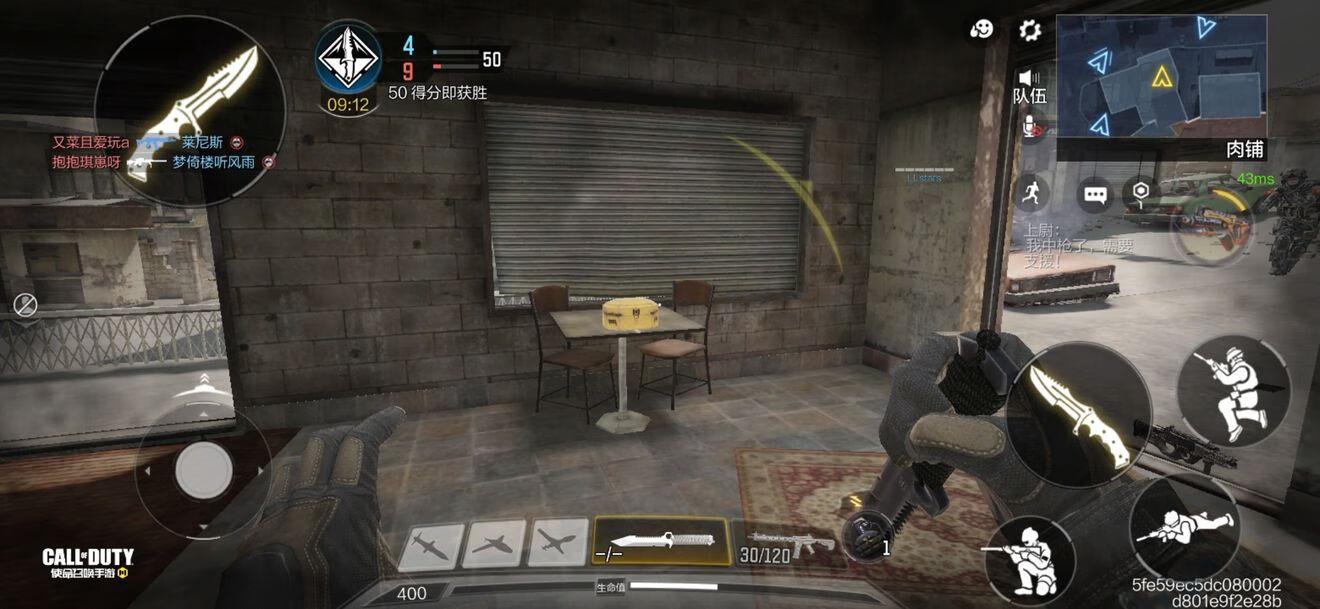Open the gear settings menu
Viewport: 1320px width, 609px height.
1030,30
